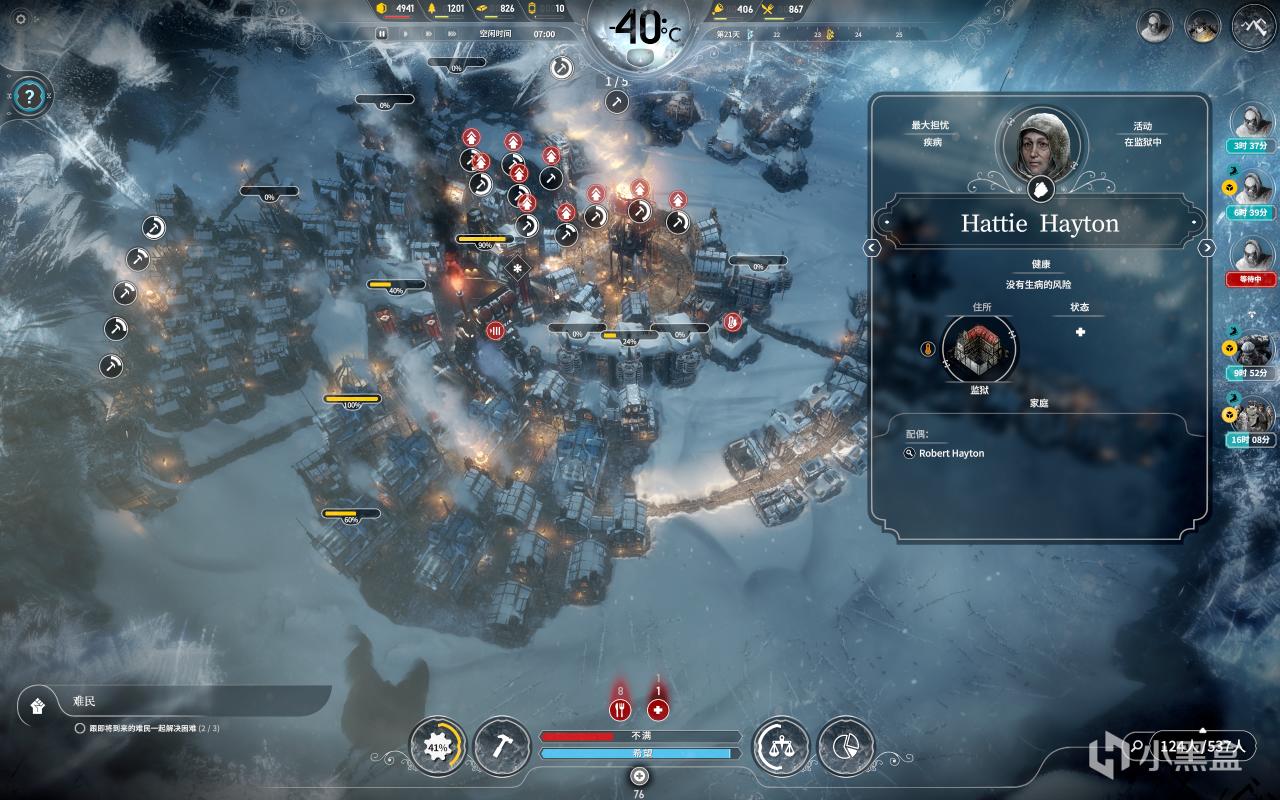Open the economy pie chart panel
1280x800 pixels.
(x=846, y=746)
